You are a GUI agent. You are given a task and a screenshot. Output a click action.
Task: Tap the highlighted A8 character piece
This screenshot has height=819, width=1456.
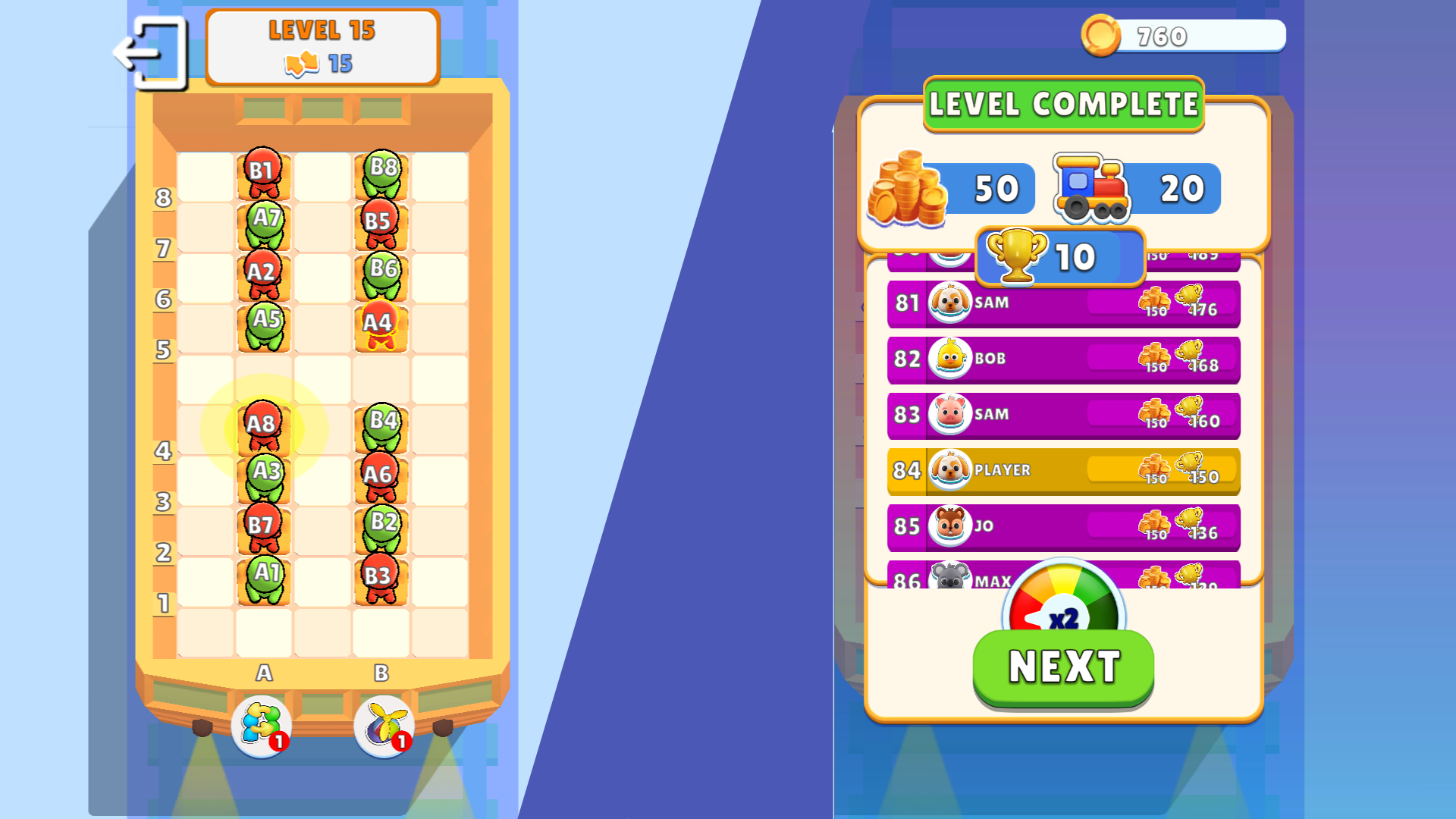point(264,425)
